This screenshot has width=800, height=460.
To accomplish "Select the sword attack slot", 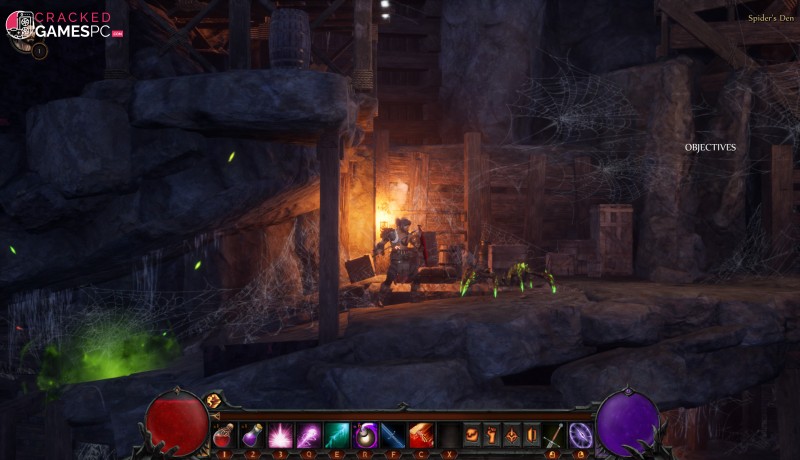I will (x=554, y=435).
